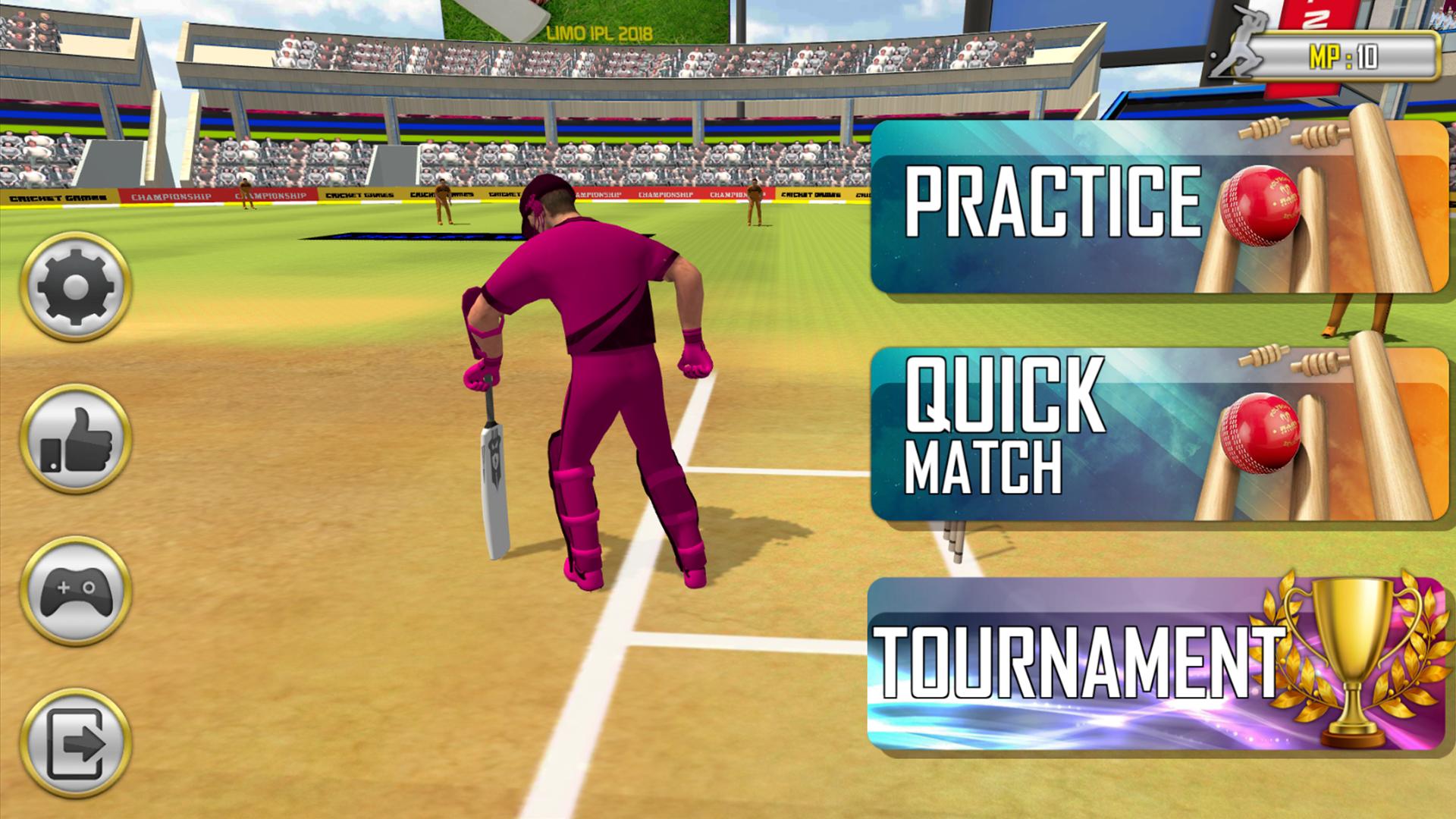Viewport: 1456px width, 819px height.
Task: Click the LIMO IPL 2018 scoreboard banner
Action: pyautogui.click(x=599, y=32)
